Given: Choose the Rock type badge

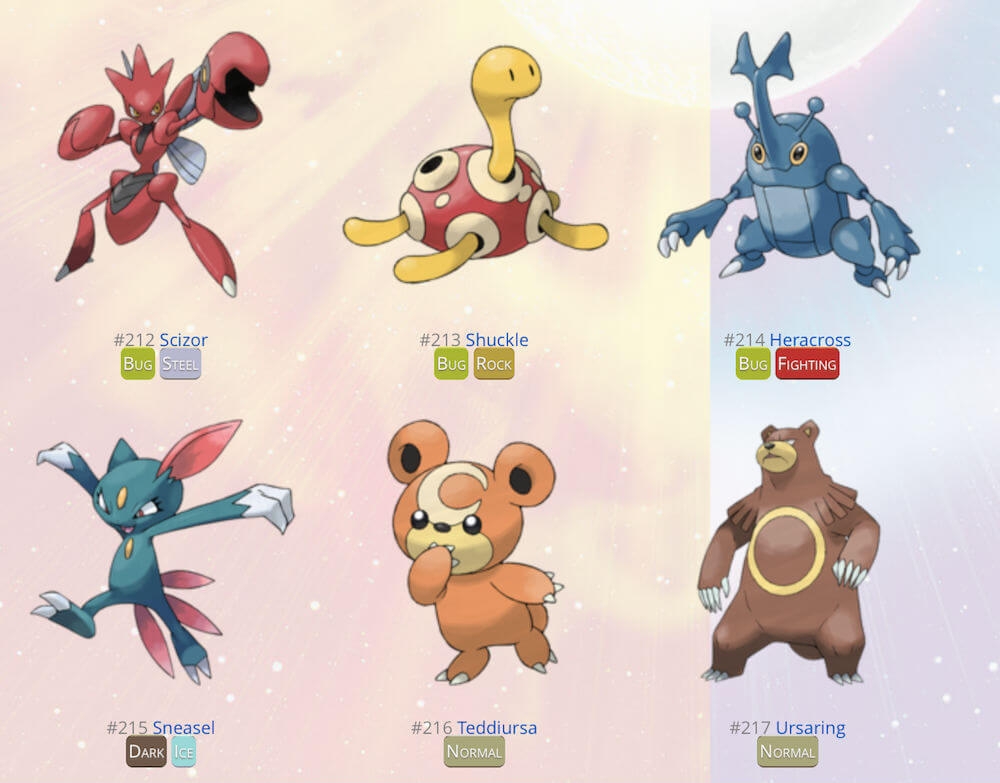Looking at the screenshot, I should 493,364.
